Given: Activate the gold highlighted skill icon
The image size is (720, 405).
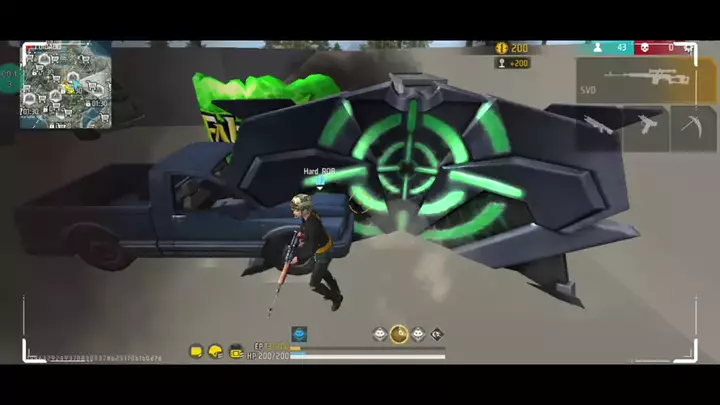Looking at the screenshot, I should tap(399, 334).
